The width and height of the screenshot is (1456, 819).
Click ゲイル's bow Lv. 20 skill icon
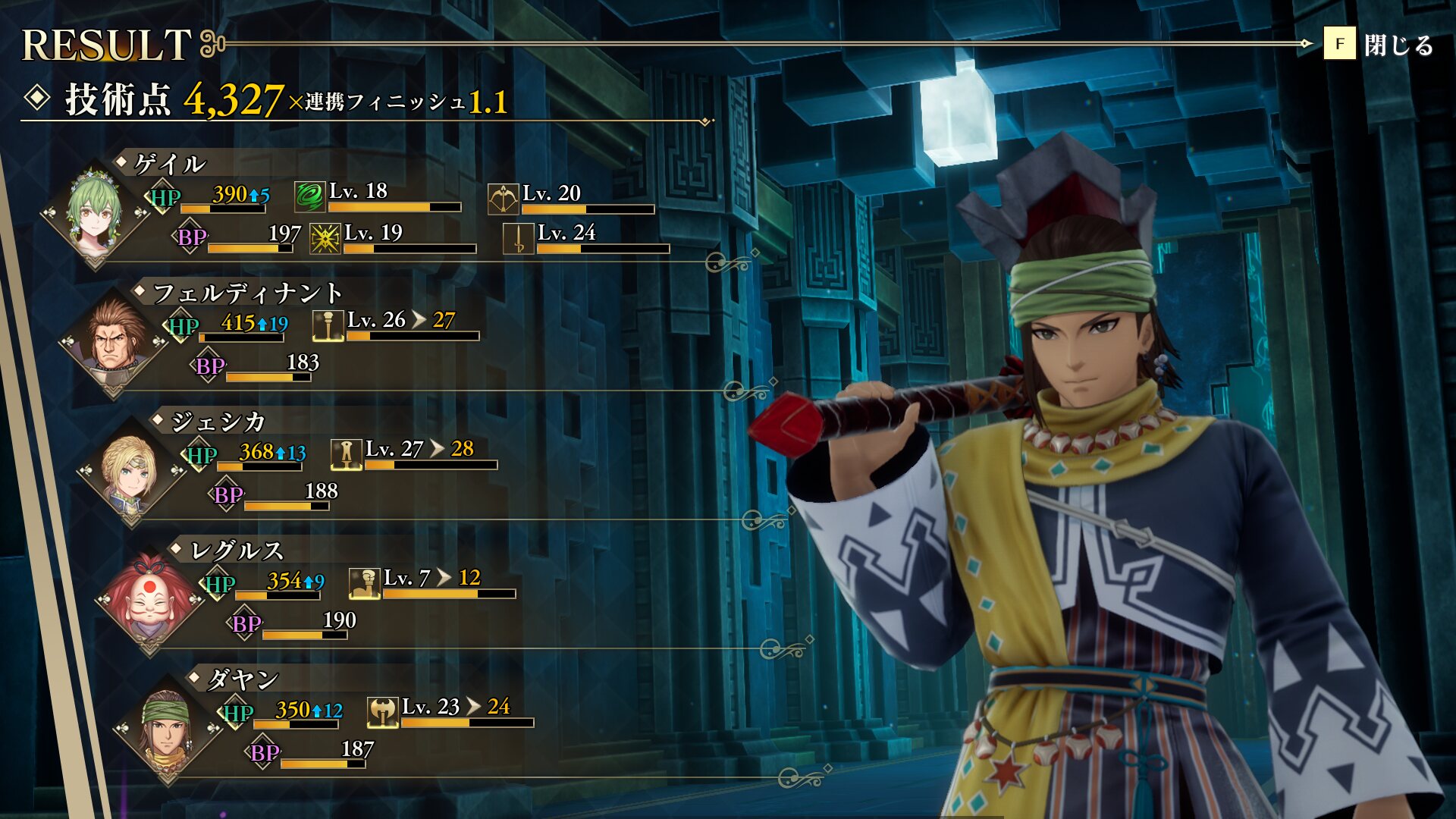[503, 199]
